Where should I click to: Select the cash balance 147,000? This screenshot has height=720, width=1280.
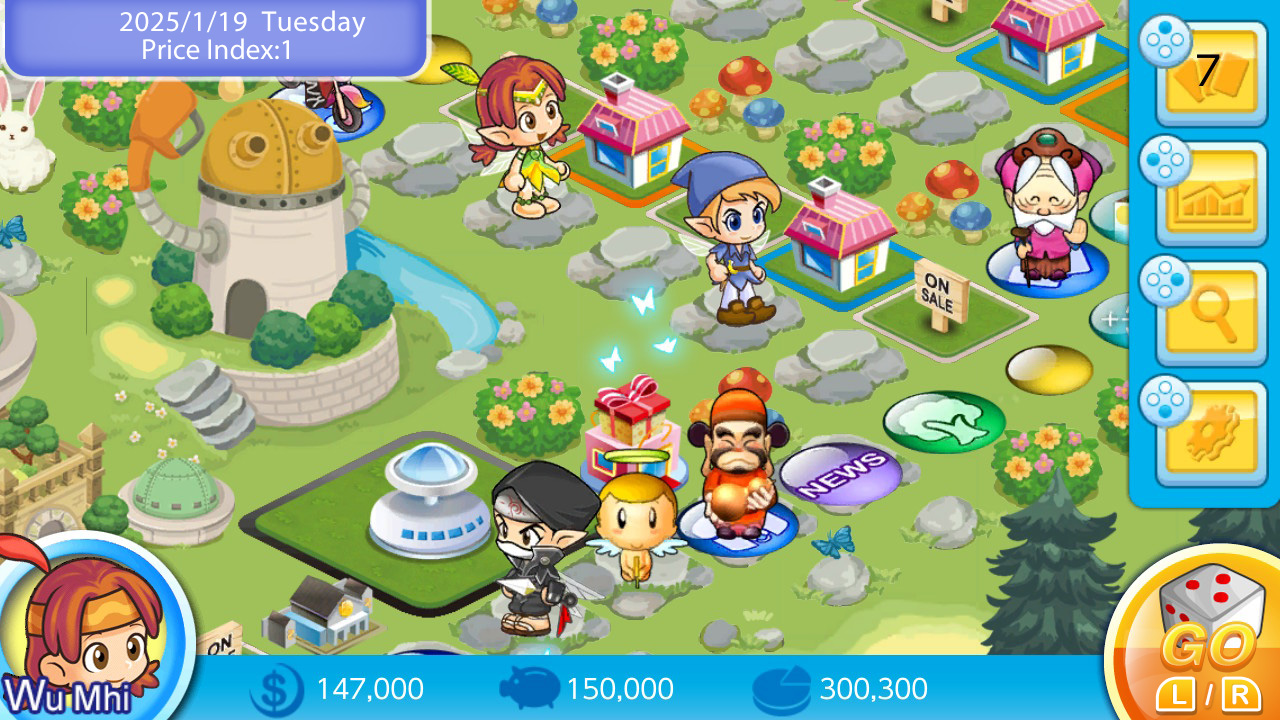(368, 689)
